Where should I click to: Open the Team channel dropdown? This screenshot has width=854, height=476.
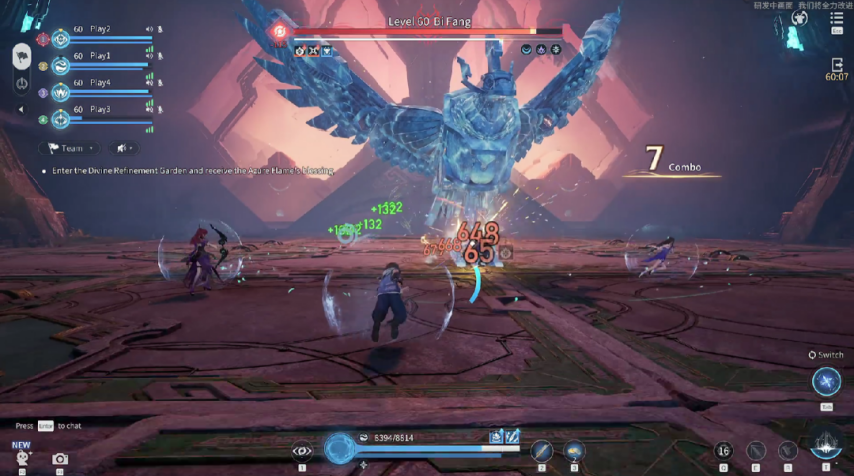(x=66, y=148)
